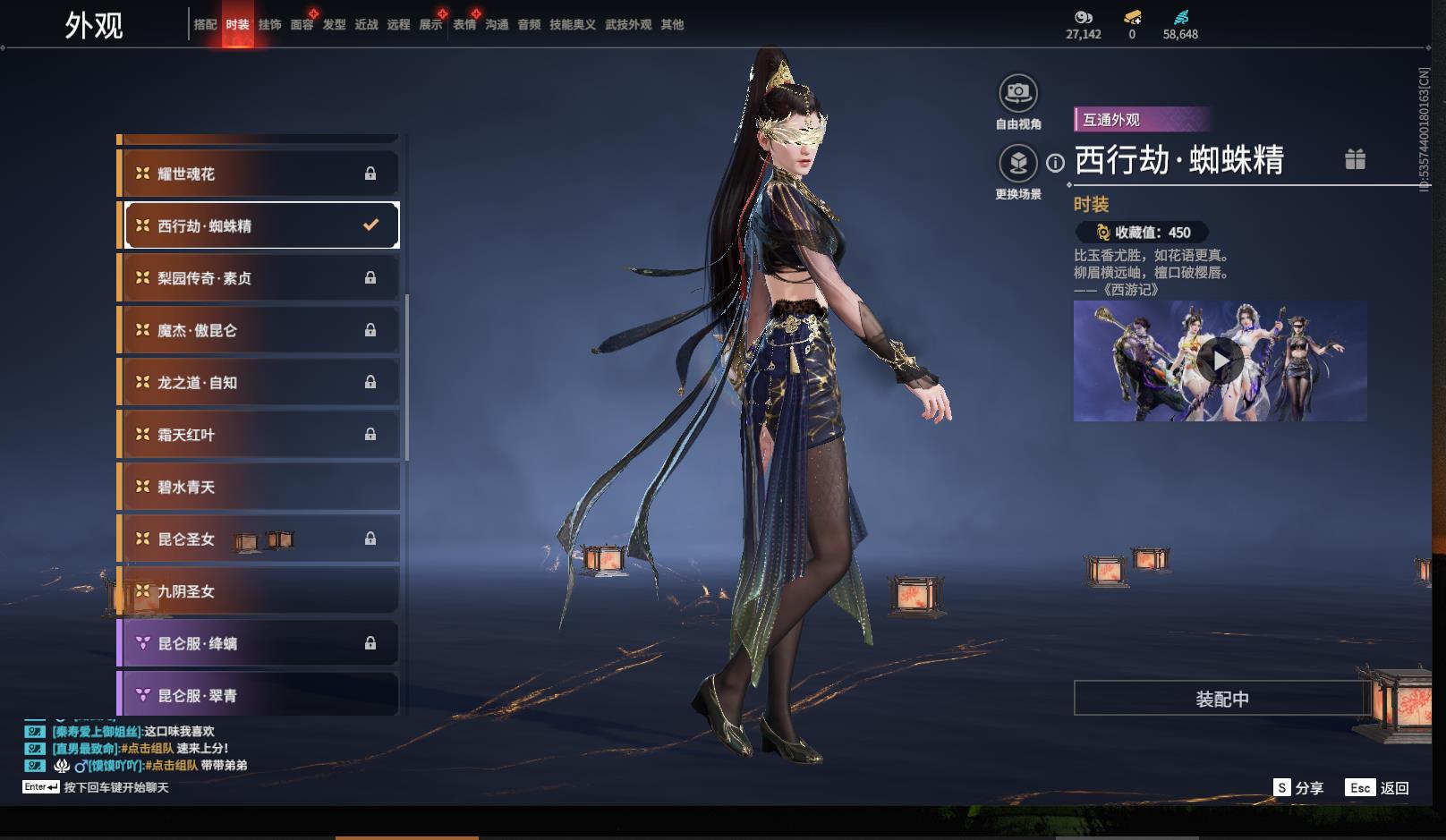Open the 面容 tab
1446x840 pixels.
(302, 25)
